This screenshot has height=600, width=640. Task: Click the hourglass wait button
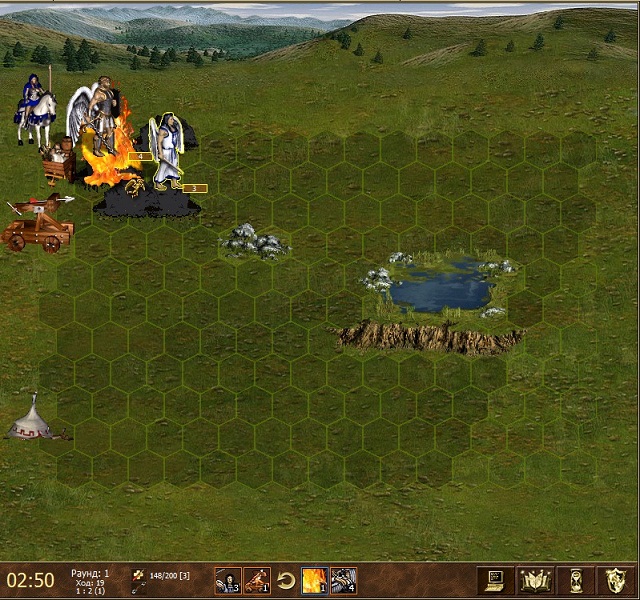point(574,580)
